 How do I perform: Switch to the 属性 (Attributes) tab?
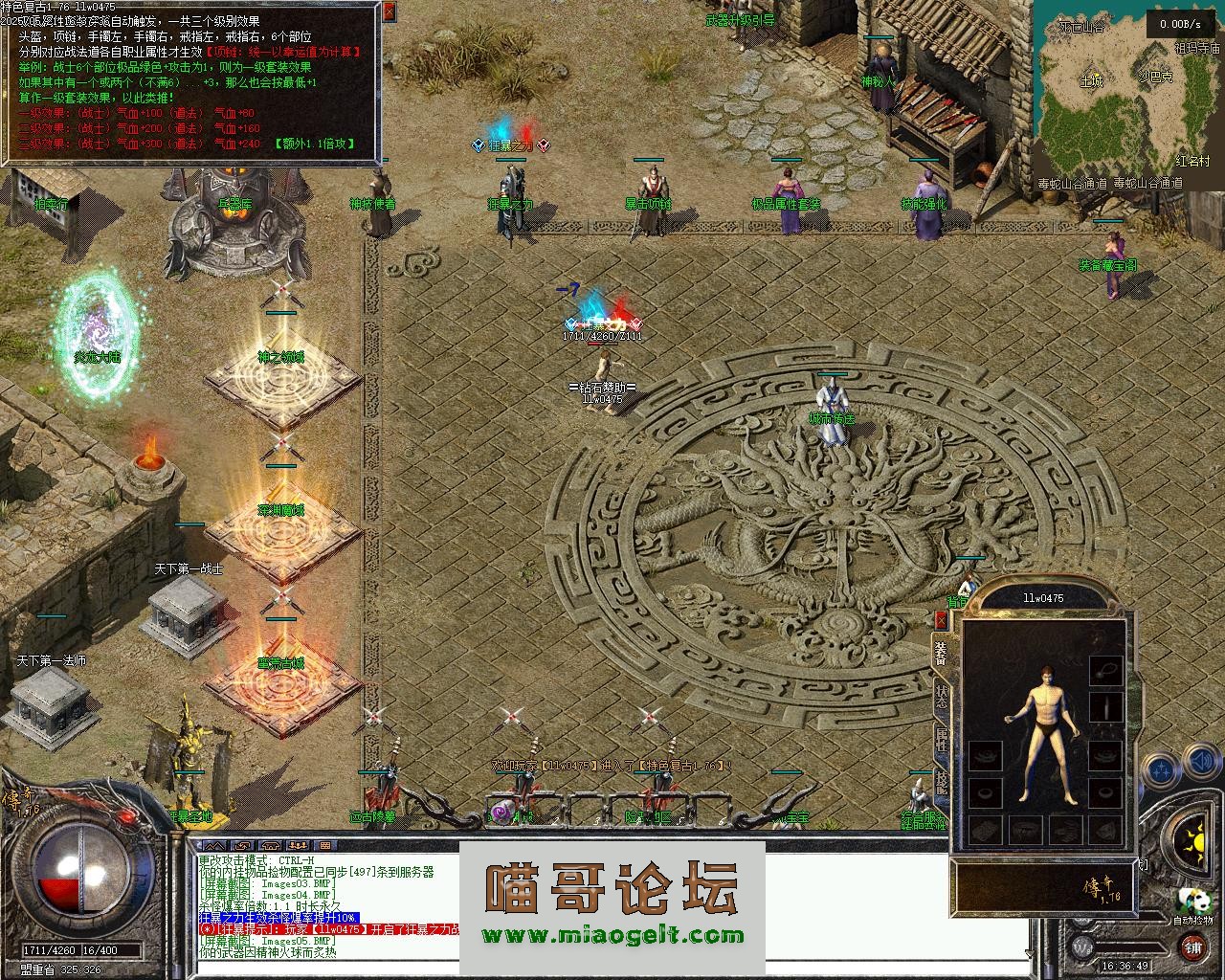click(941, 740)
